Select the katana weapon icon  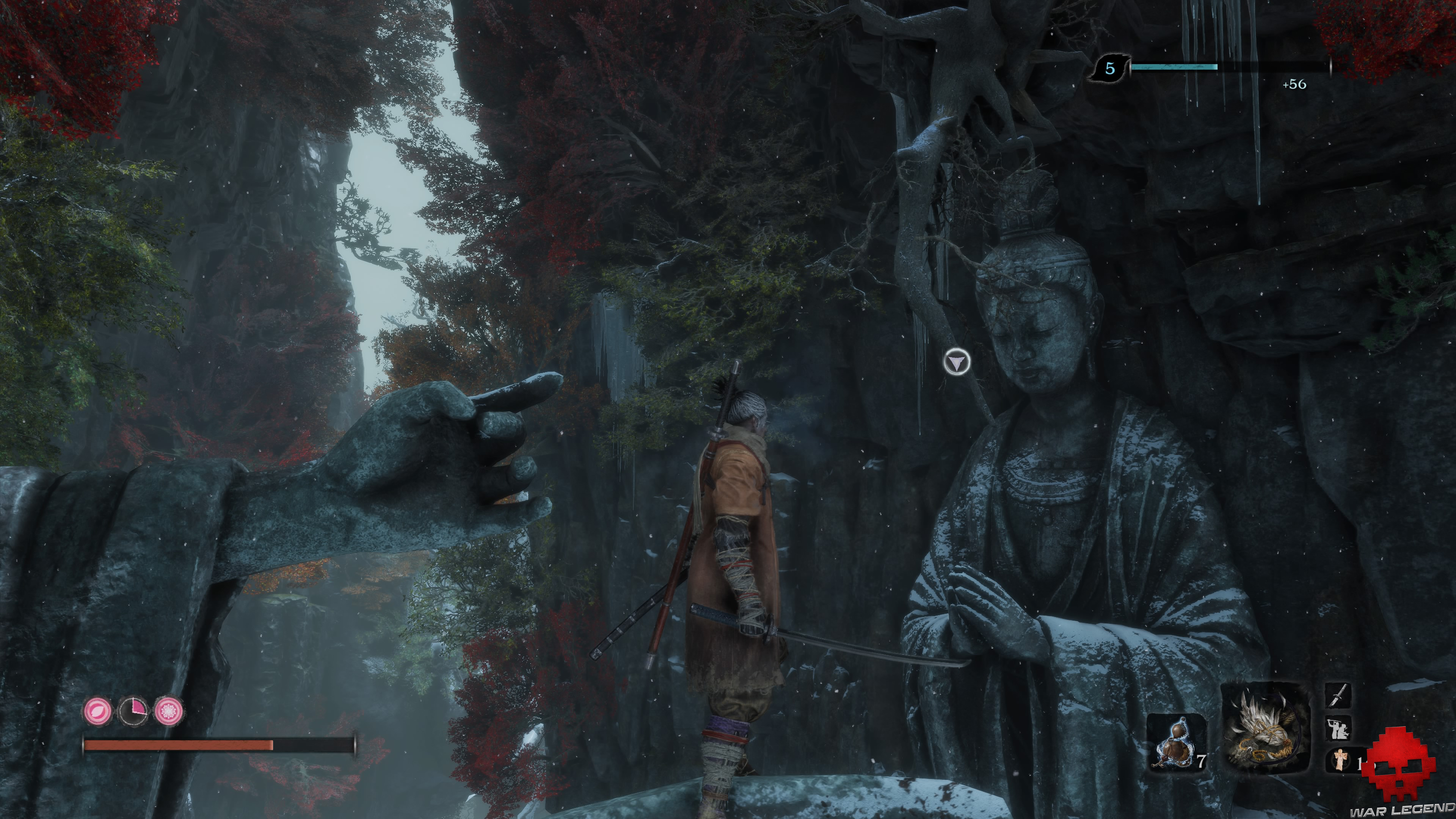(x=1338, y=695)
